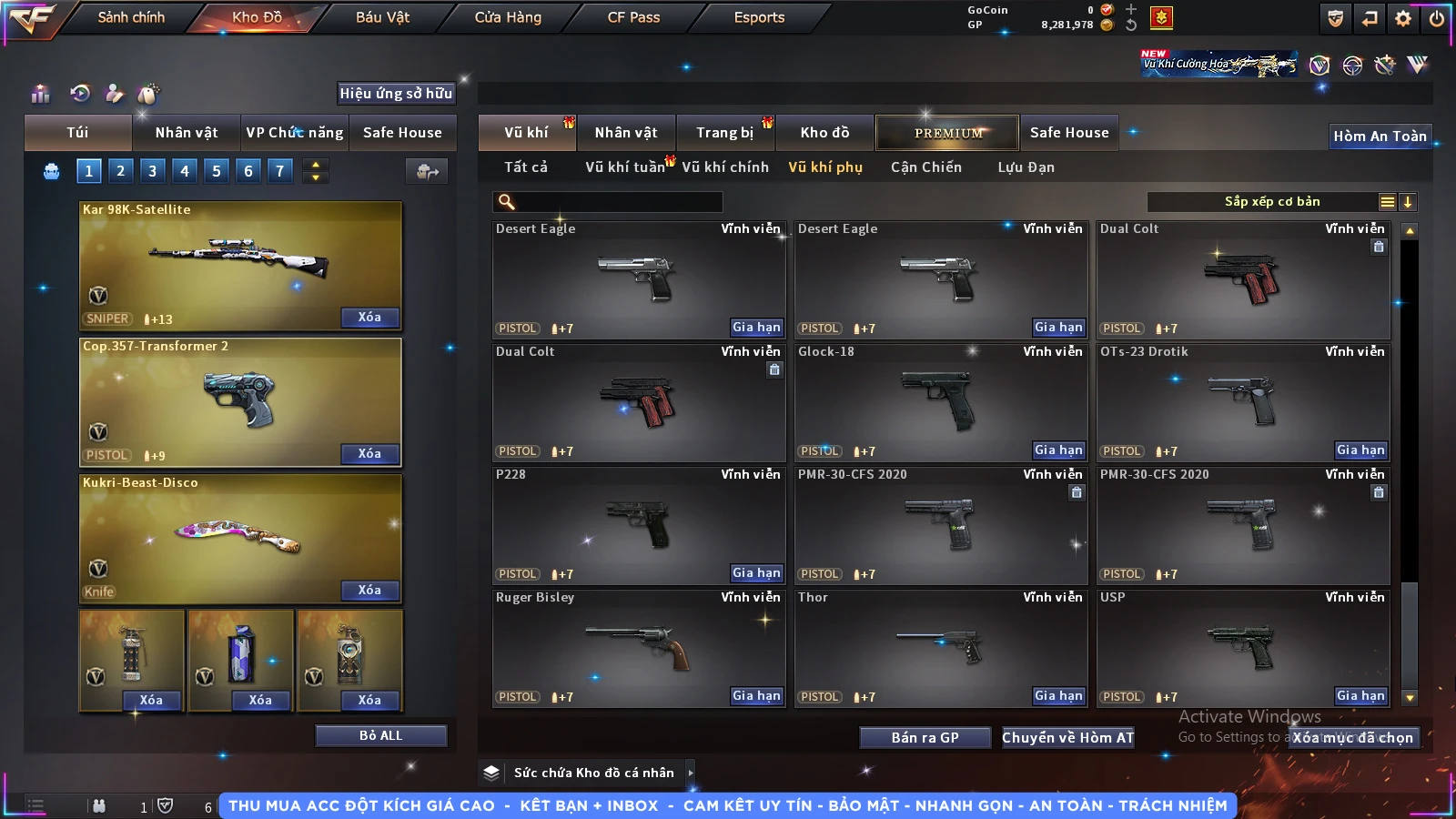Switch to the Esports menu
Screen dimensions: 1456x819
click(759, 17)
